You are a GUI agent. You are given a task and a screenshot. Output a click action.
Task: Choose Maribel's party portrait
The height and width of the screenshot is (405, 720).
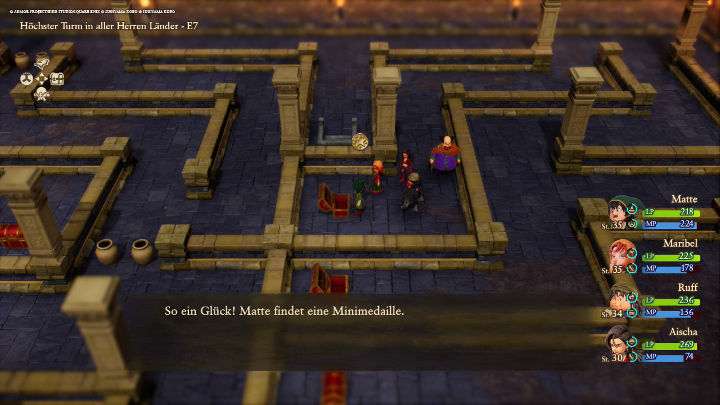(621, 257)
